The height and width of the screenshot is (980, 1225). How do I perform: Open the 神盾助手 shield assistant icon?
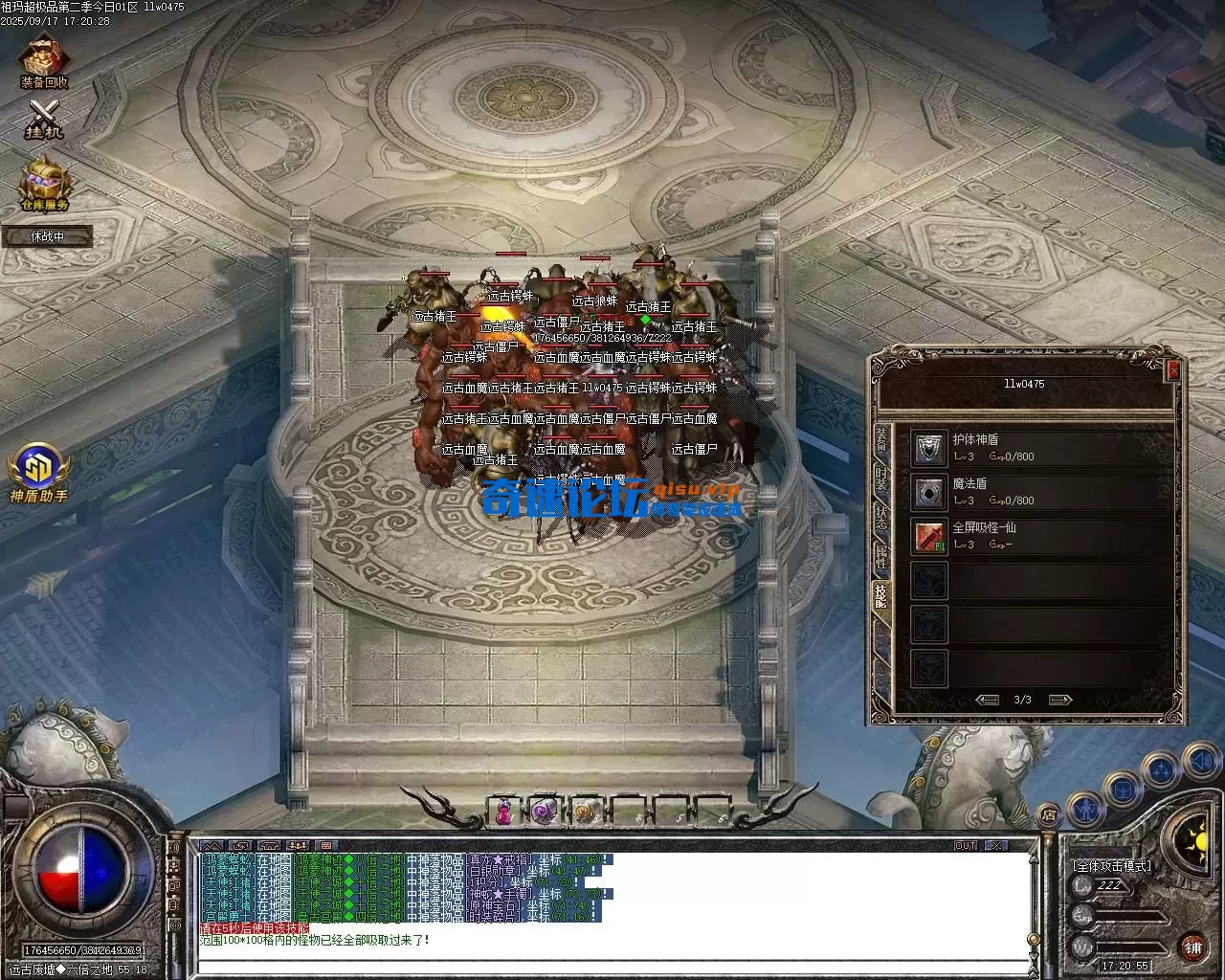click(38, 469)
